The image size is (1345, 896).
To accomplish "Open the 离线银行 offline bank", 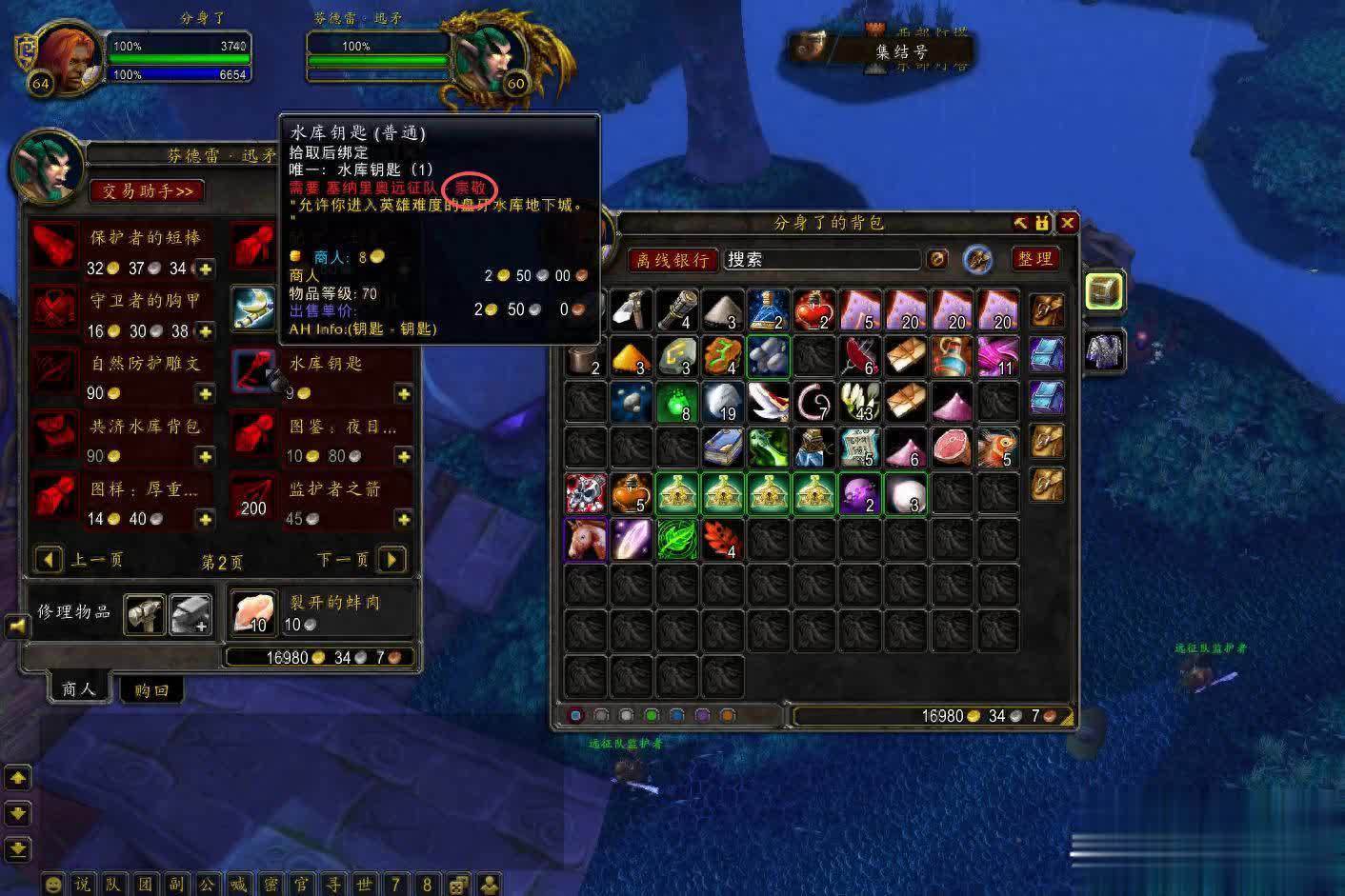I will (672, 260).
